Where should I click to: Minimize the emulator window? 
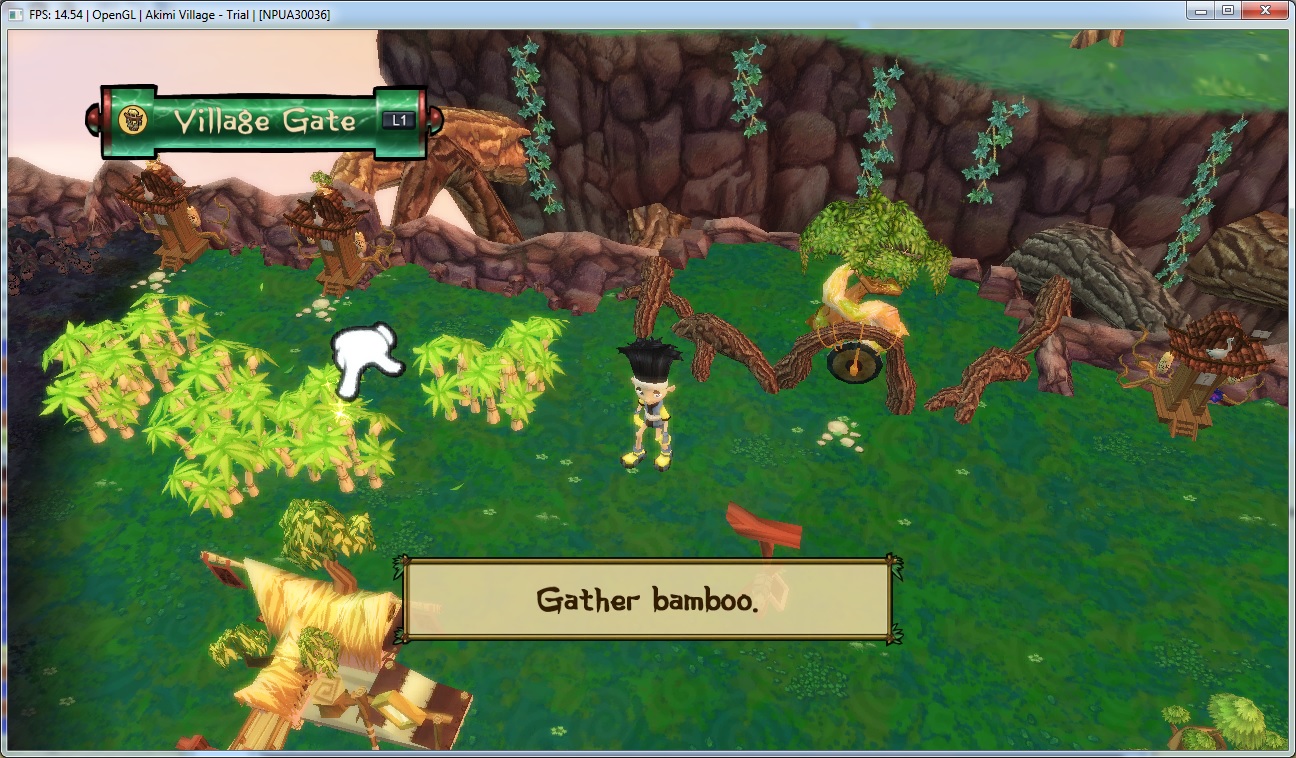coord(1202,11)
